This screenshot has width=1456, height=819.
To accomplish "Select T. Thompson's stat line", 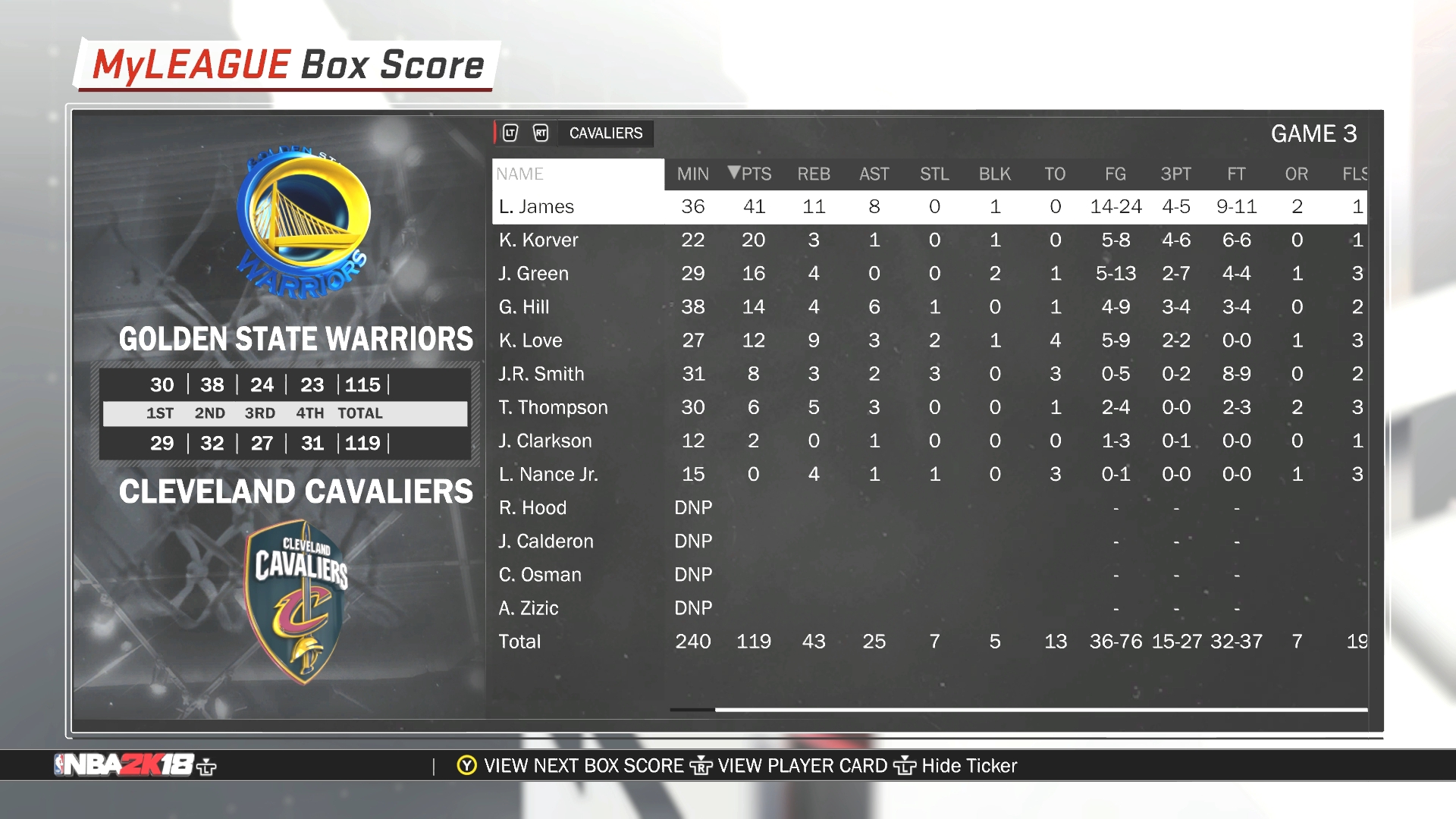I will [554, 407].
